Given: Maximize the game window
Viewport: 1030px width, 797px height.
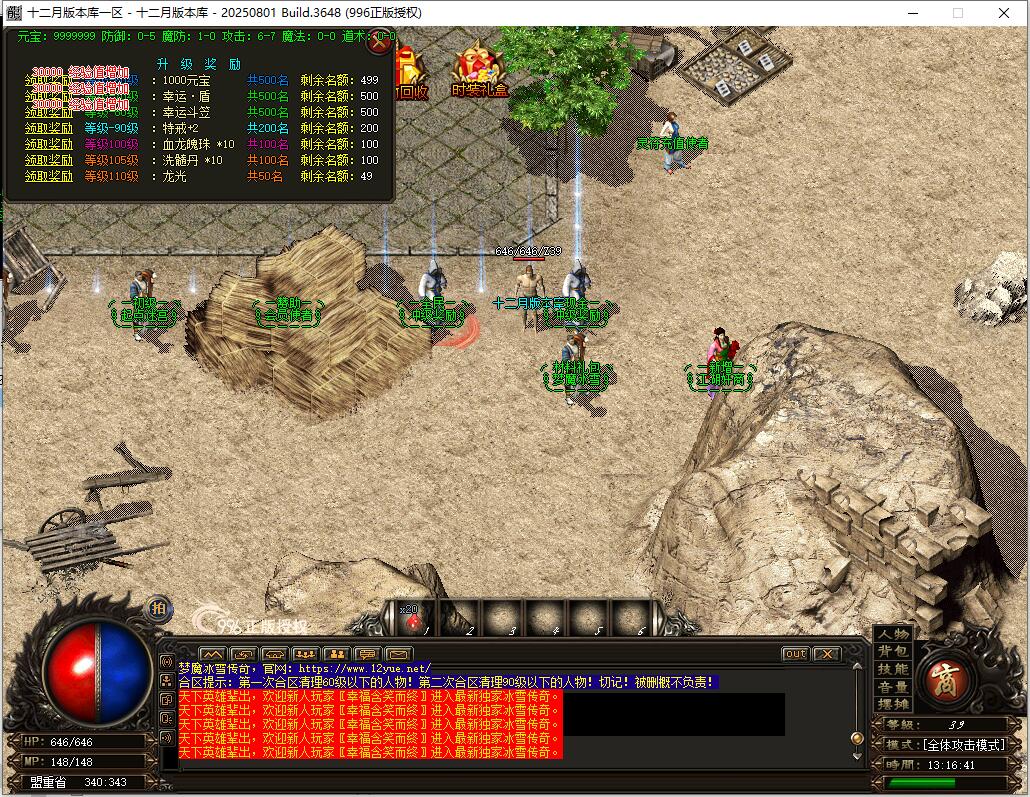Looking at the screenshot, I should [x=957, y=13].
